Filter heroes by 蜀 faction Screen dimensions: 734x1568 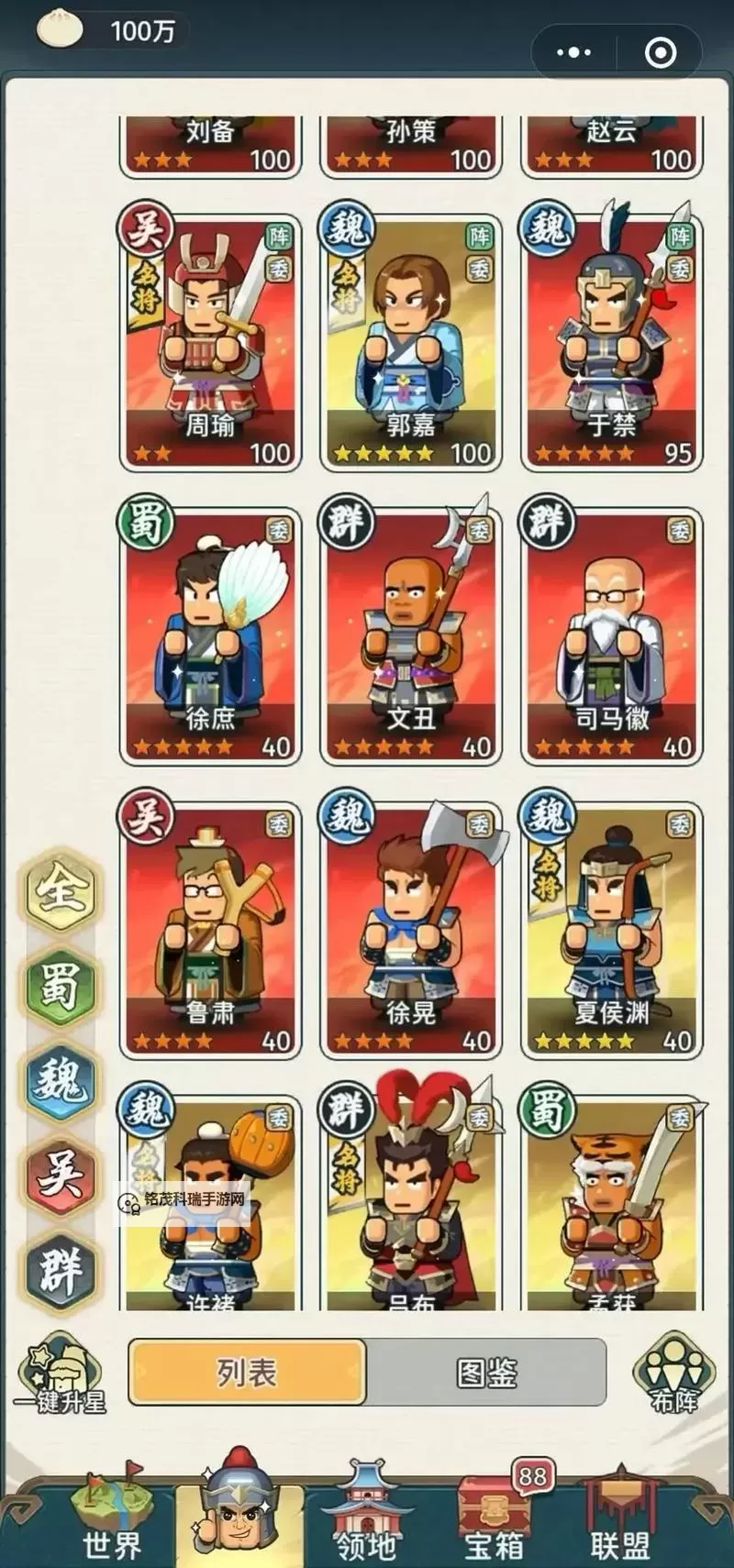point(61,986)
